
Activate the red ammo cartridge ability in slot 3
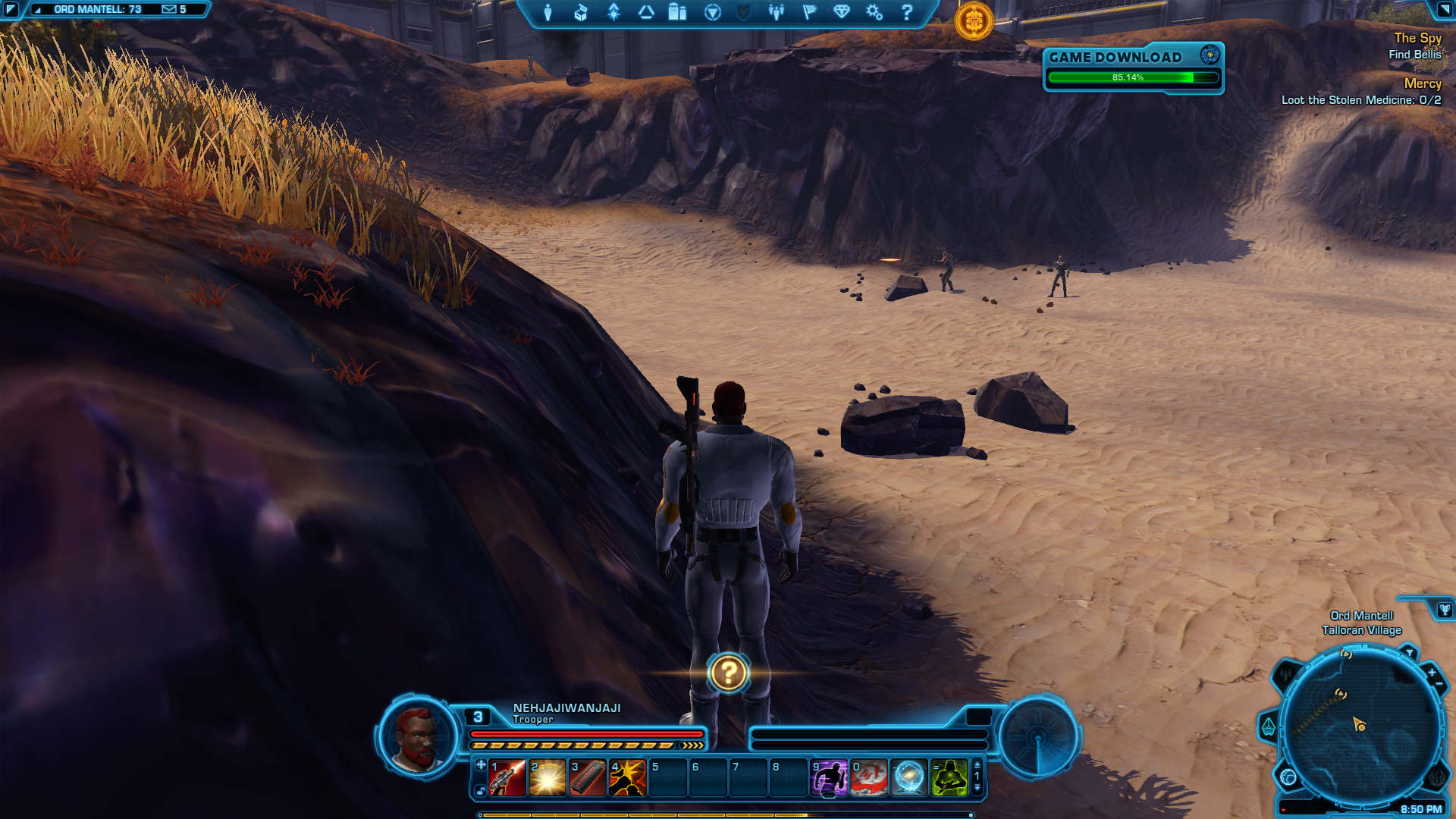point(588,778)
